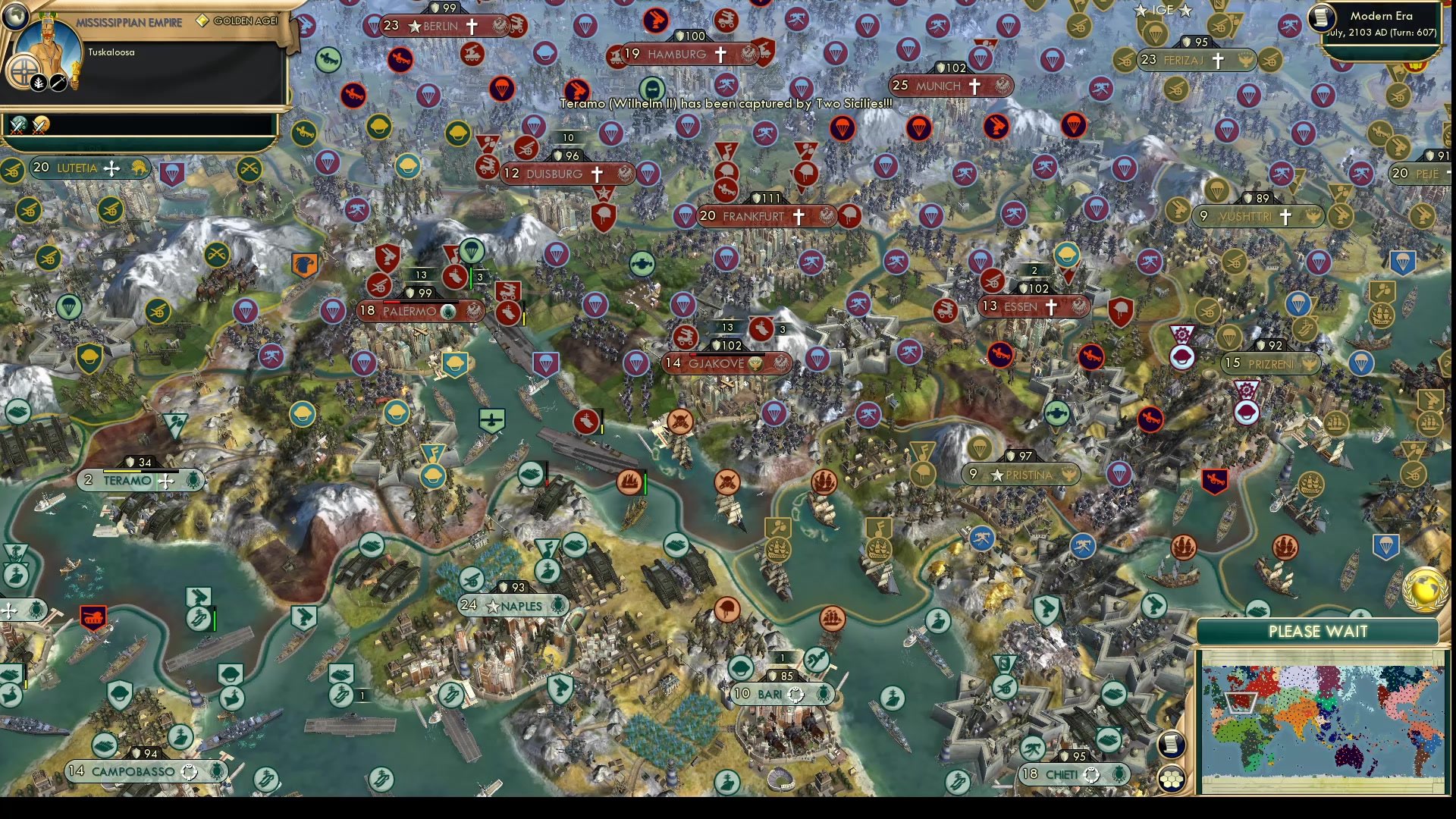Click the golden laurel emblem left of the minimap
1456x819 pixels.
pyautogui.click(x=1426, y=589)
